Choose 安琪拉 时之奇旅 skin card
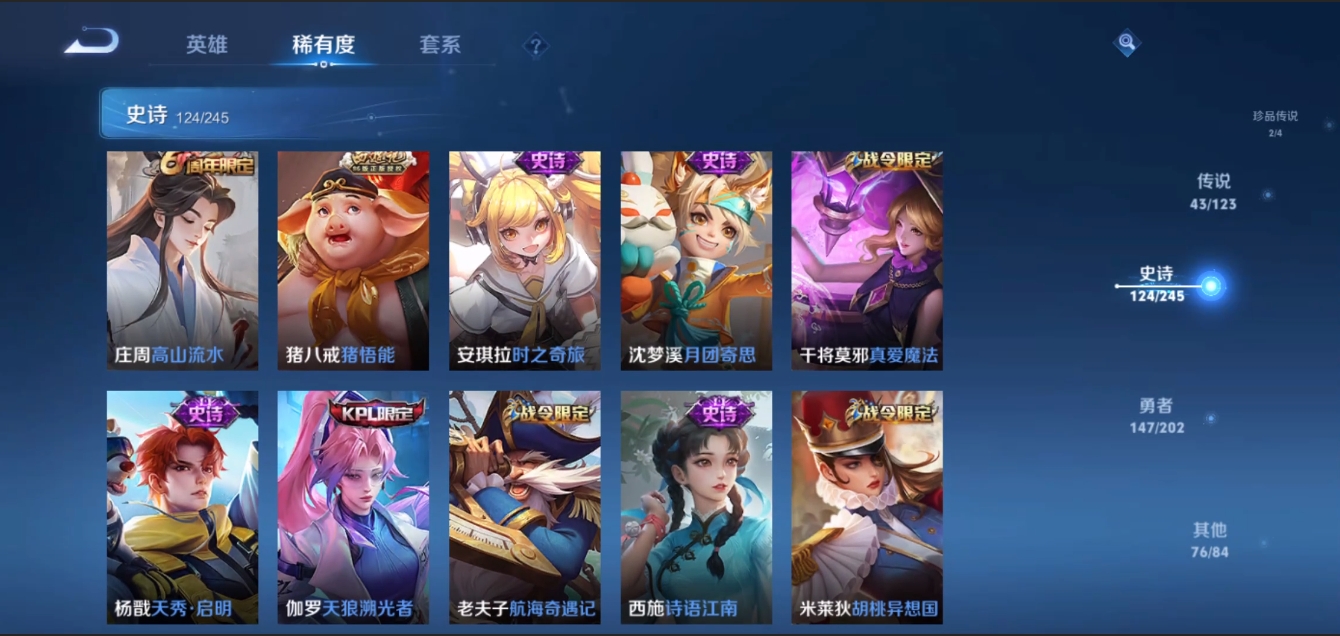 (x=525, y=261)
